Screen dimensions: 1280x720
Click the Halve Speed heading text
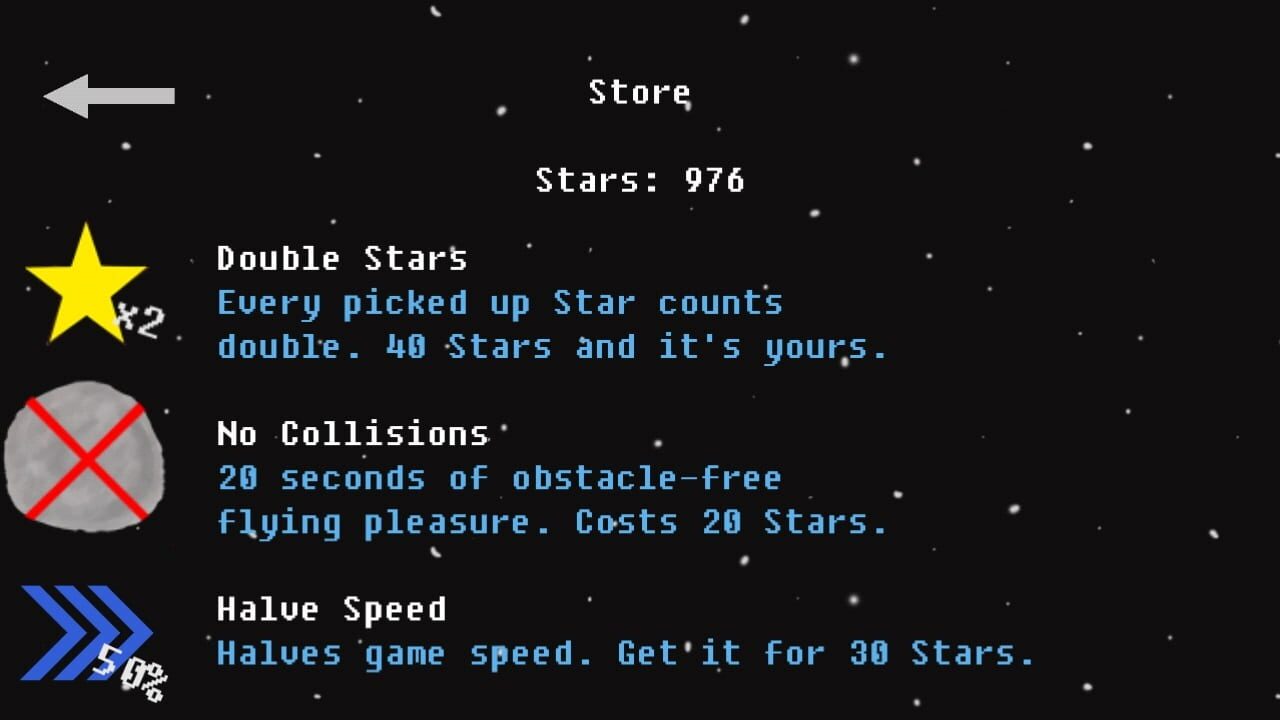331,609
